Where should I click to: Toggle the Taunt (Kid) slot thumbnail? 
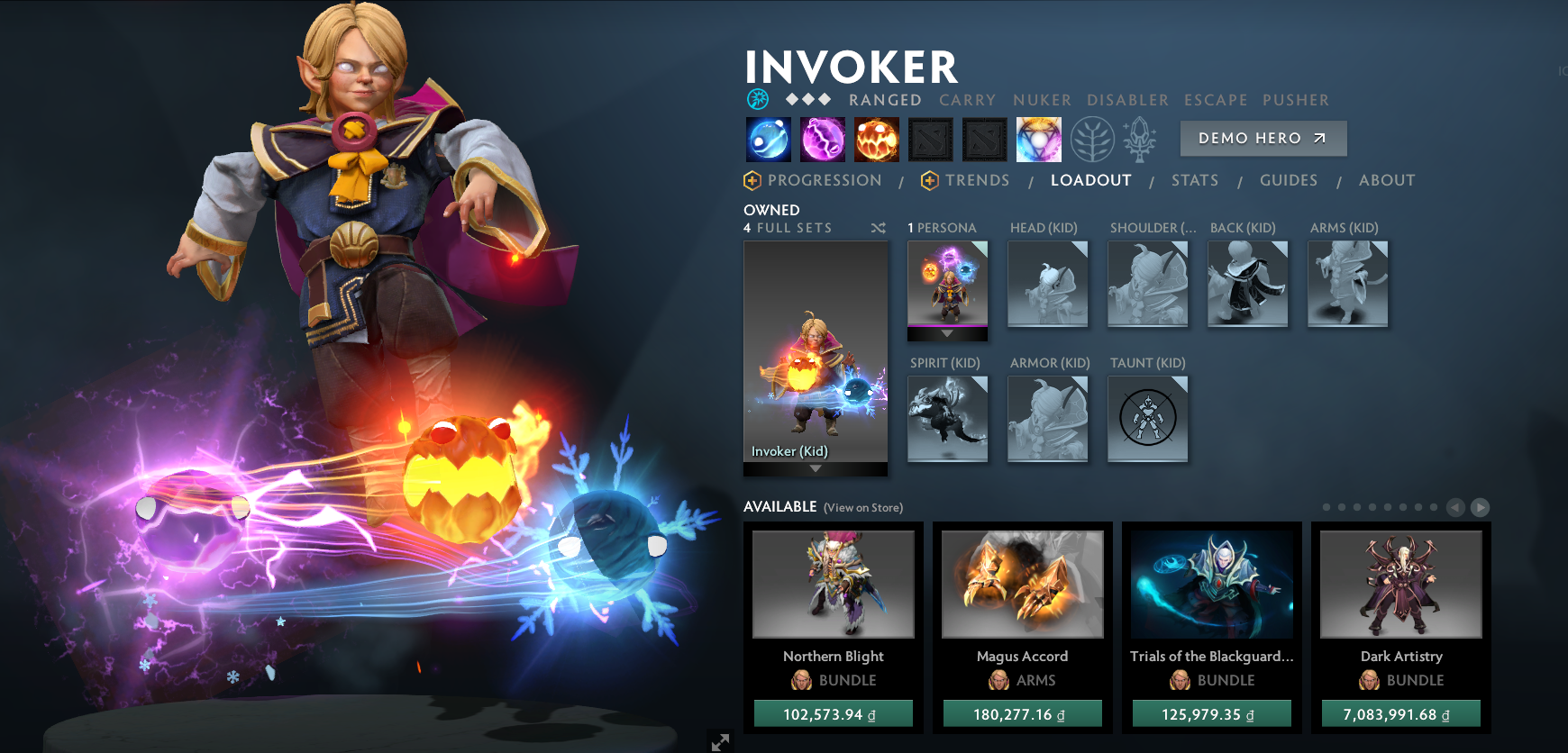click(x=1148, y=419)
